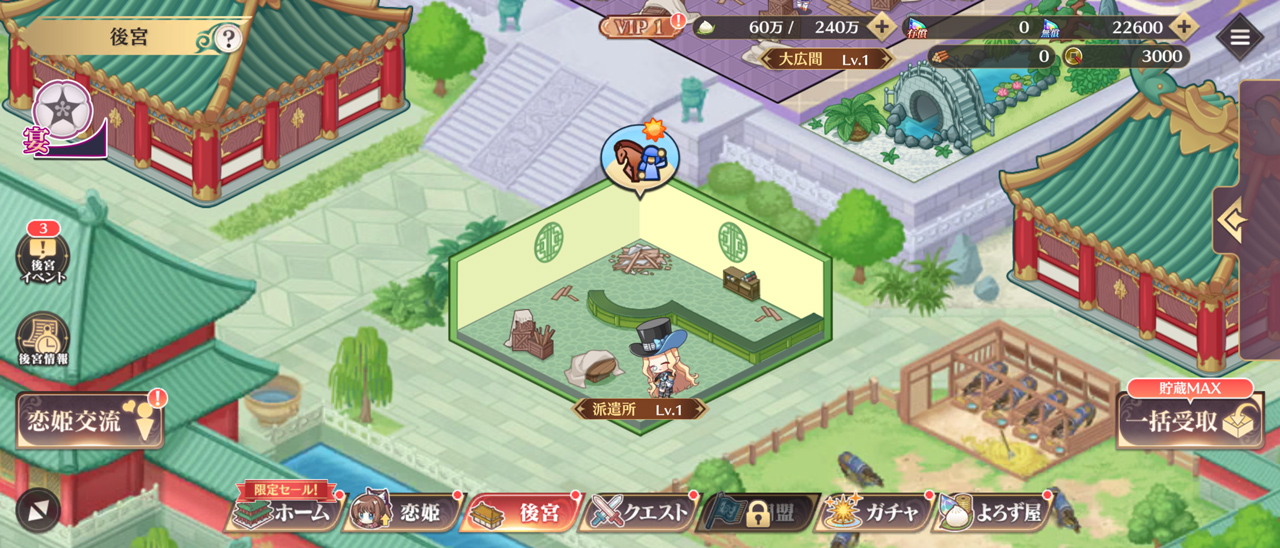The width and height of the screenshot is (1280, 548).
Task: Click the question mark help button
Action: pos(229,39)
